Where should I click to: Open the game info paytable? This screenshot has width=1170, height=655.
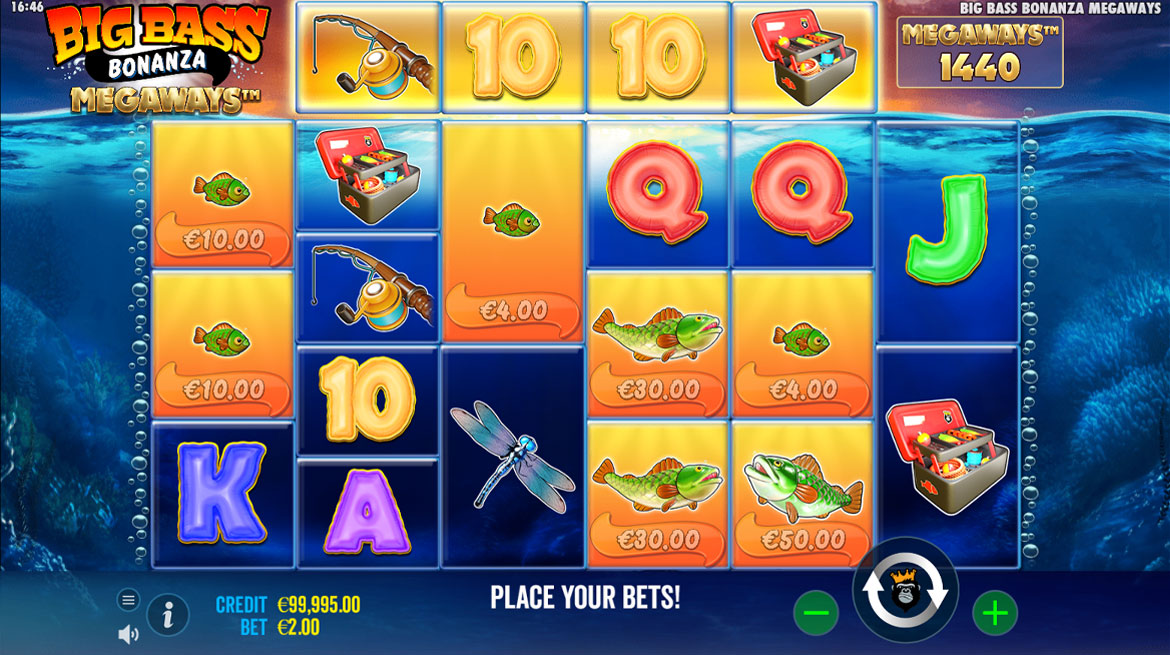click(x=168, y=614)
